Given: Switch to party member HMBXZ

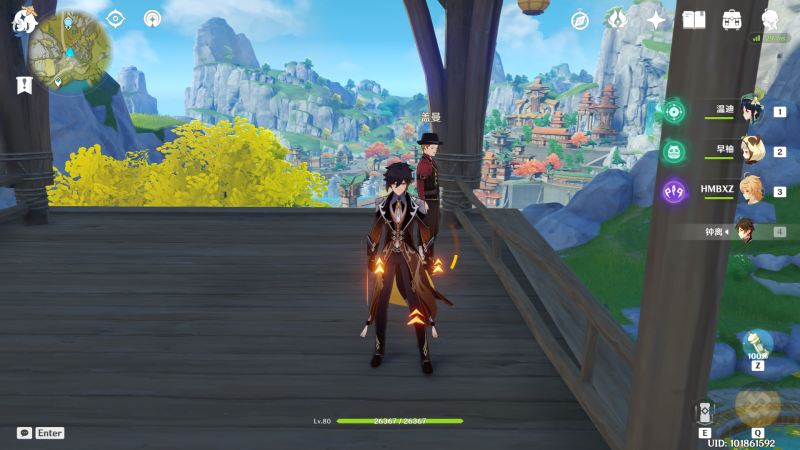Looking at the screenshot, I should 752,190.
